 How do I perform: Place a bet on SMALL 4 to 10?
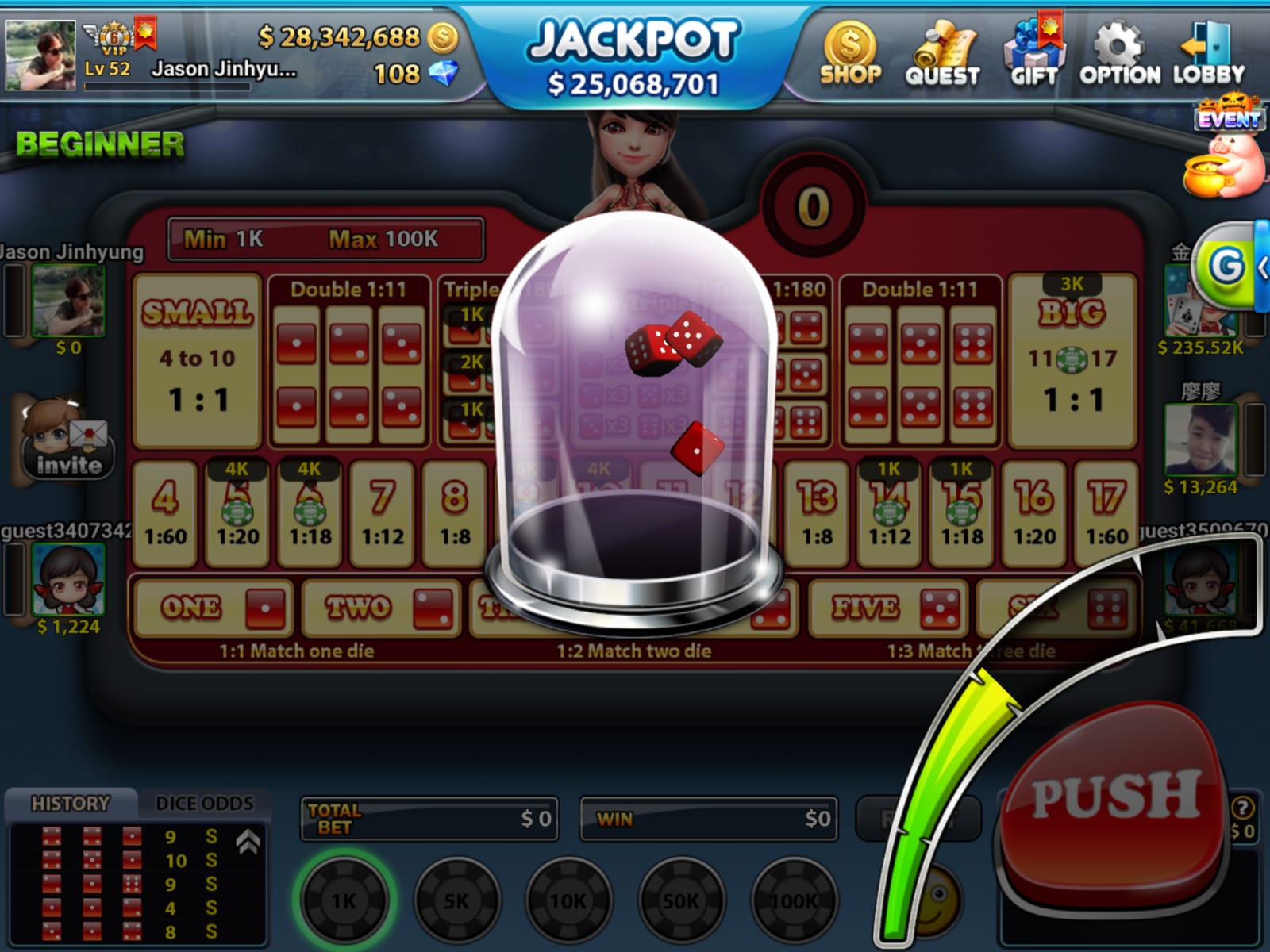198,361
